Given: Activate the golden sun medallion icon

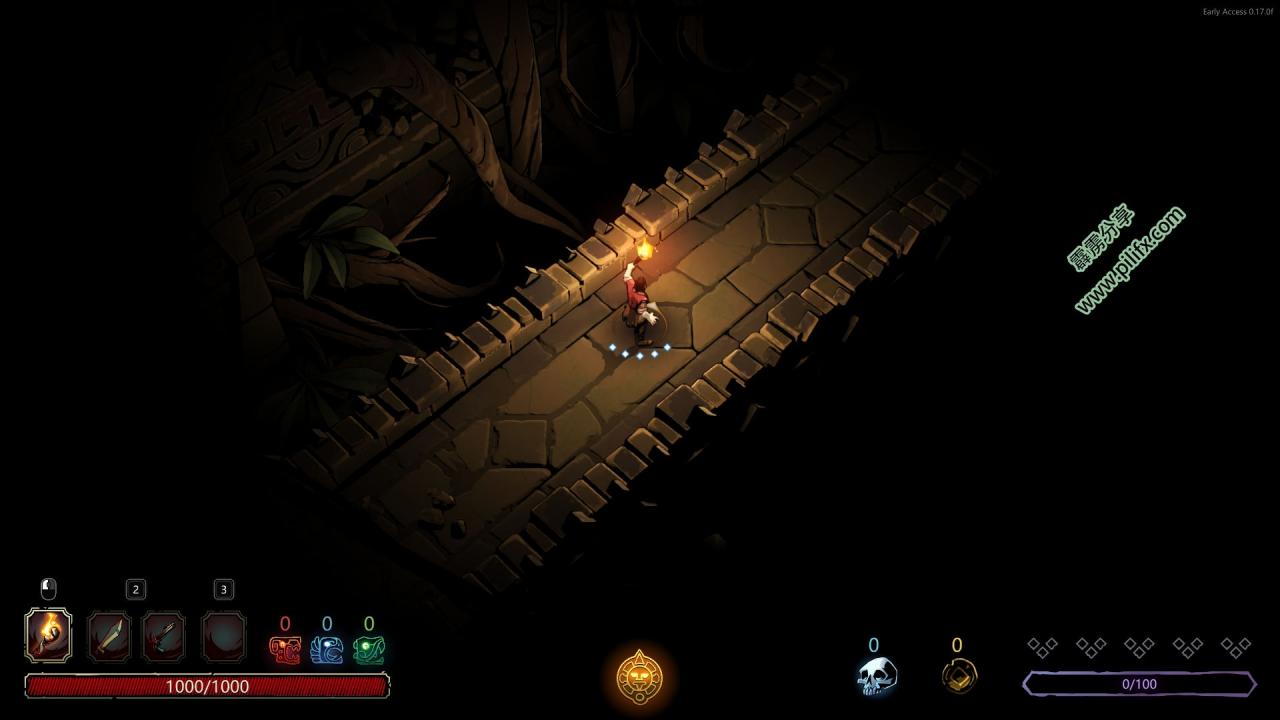Looking at the screenshot, I should tap(639, 678).
